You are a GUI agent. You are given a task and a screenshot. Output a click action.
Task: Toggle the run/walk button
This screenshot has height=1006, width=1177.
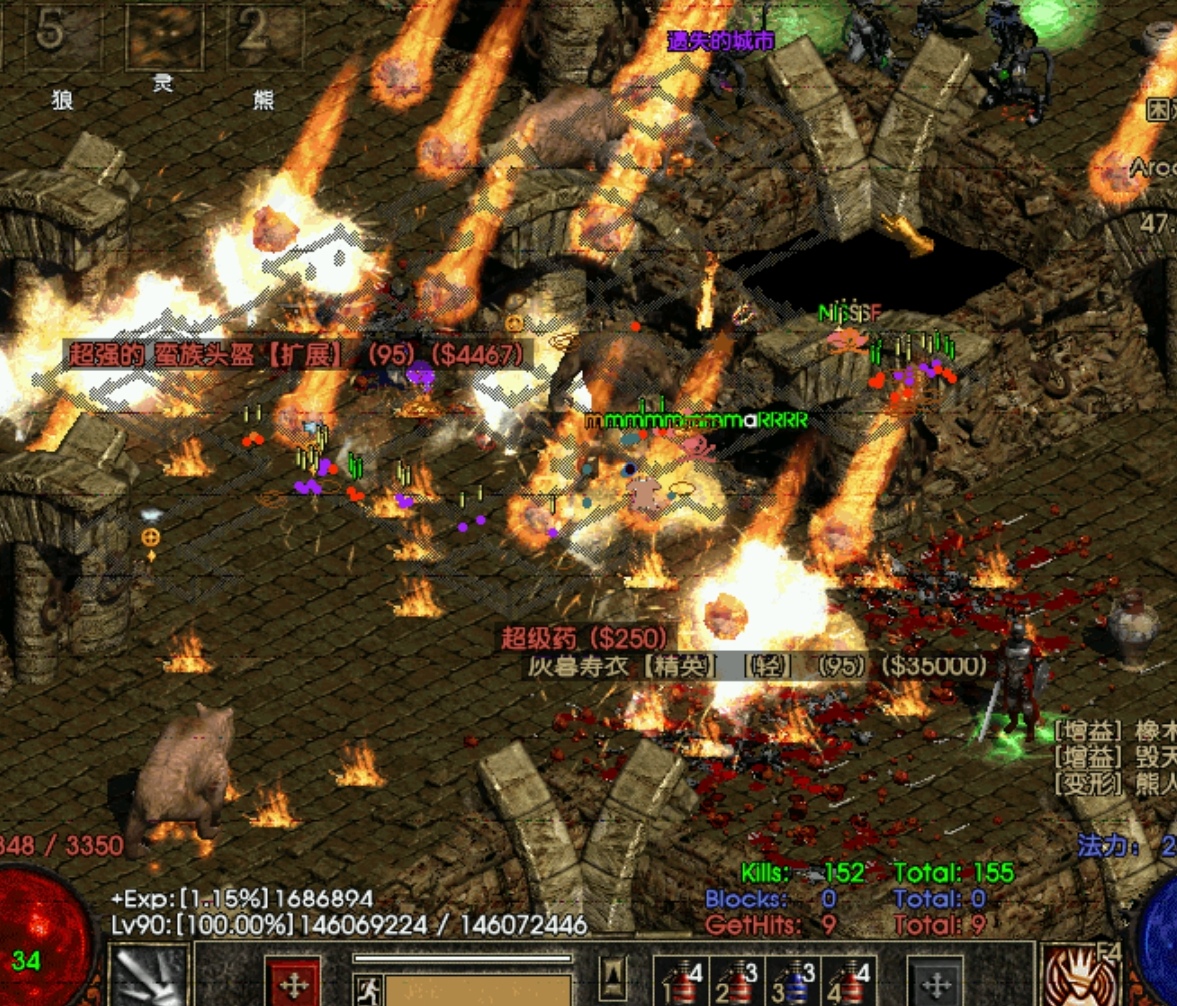tap(367, 989)
